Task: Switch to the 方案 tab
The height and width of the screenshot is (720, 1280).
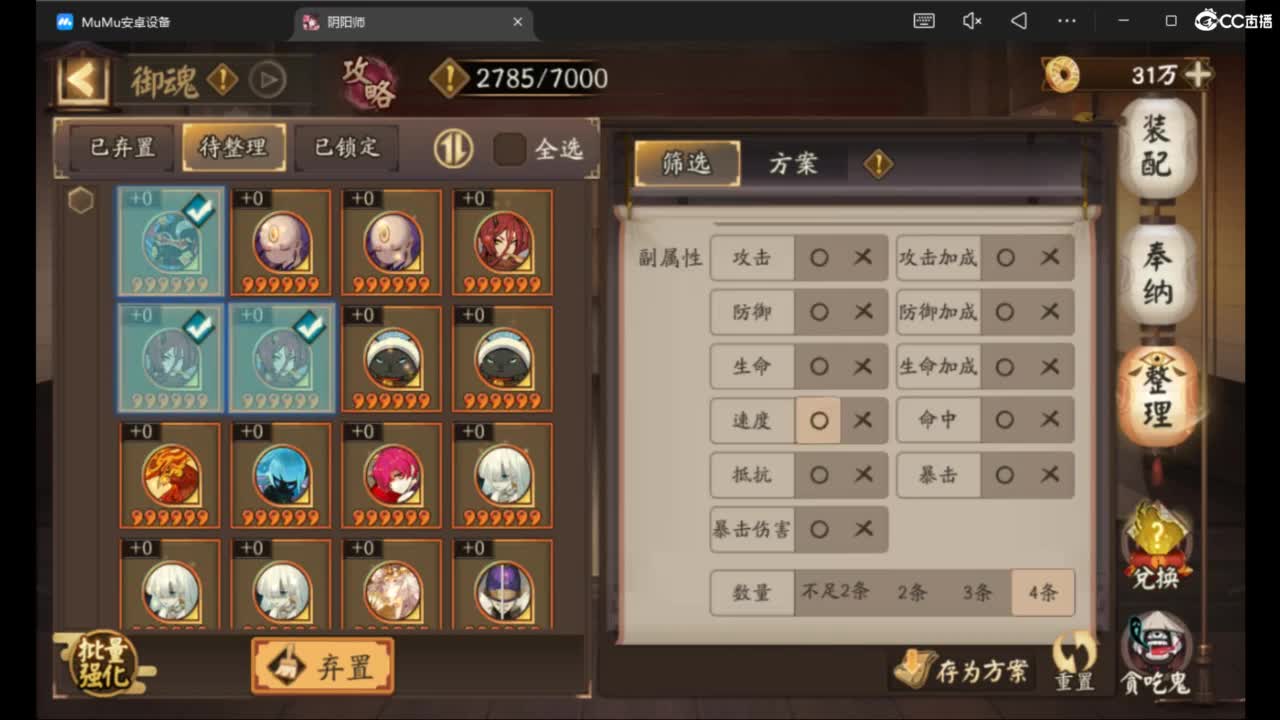Action: tap(795, 163)
